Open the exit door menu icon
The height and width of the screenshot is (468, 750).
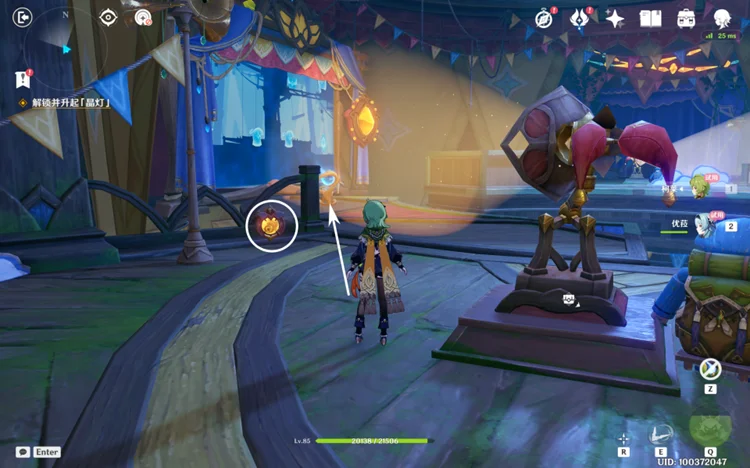tap(23, 17)
